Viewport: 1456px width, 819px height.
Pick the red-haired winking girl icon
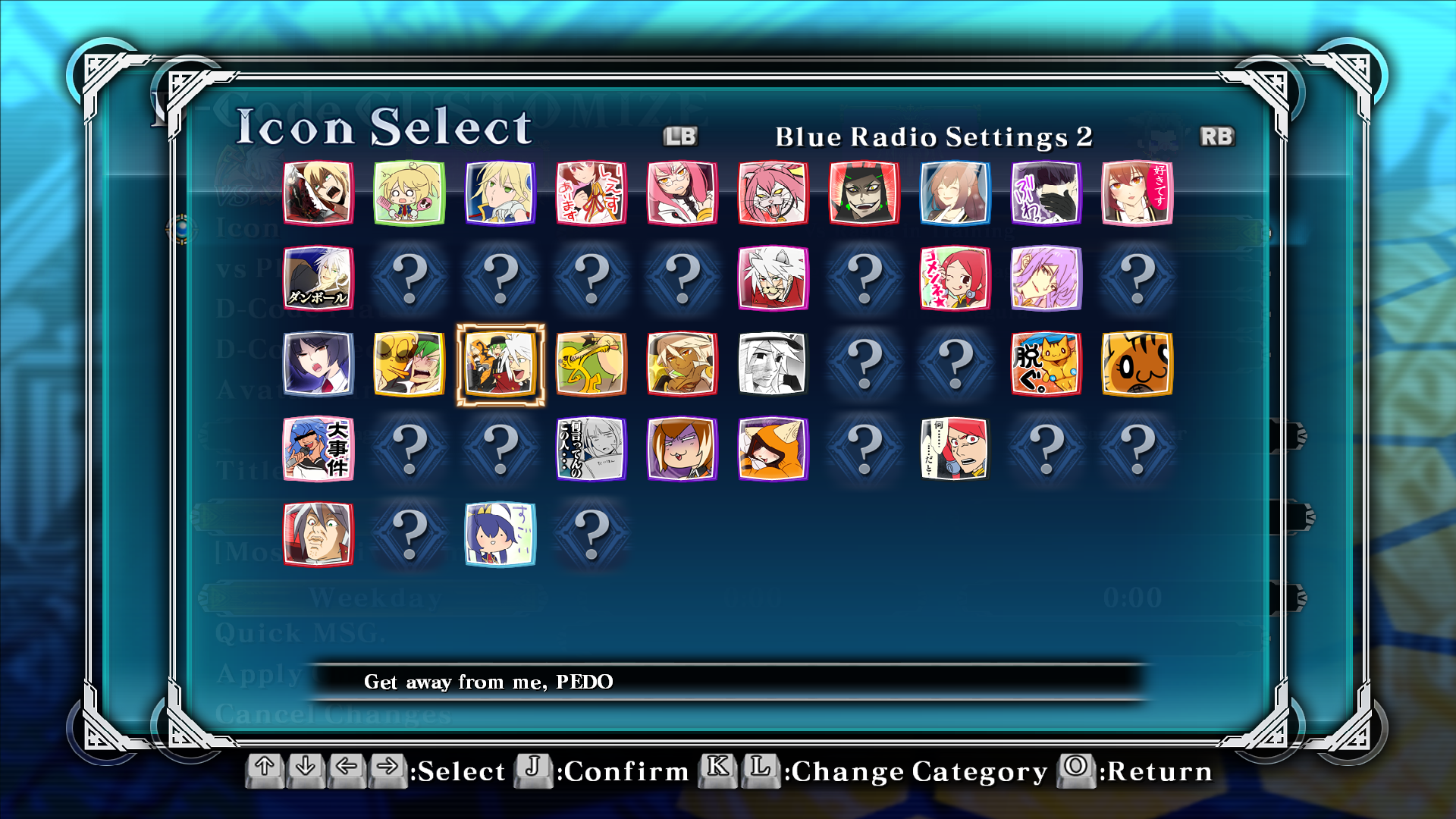tap(955, 278)
